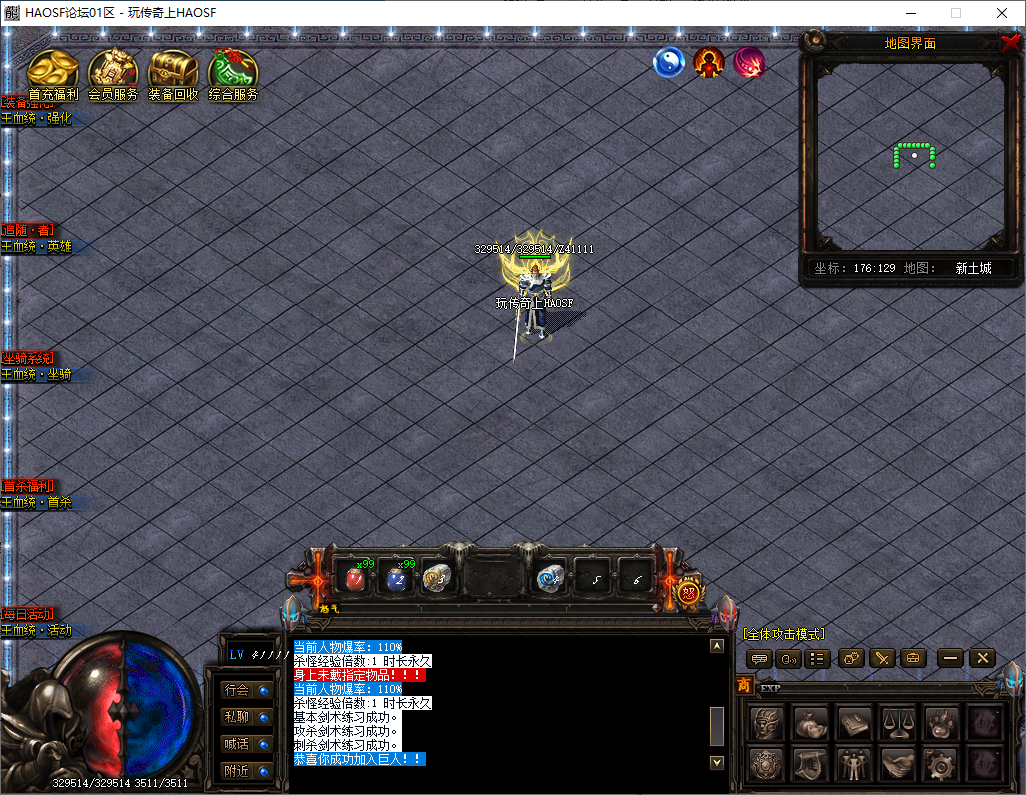Screen dimensions: 1026x795
Task: Close the minimap panel with red X
Action: (x=1009, y=43)
